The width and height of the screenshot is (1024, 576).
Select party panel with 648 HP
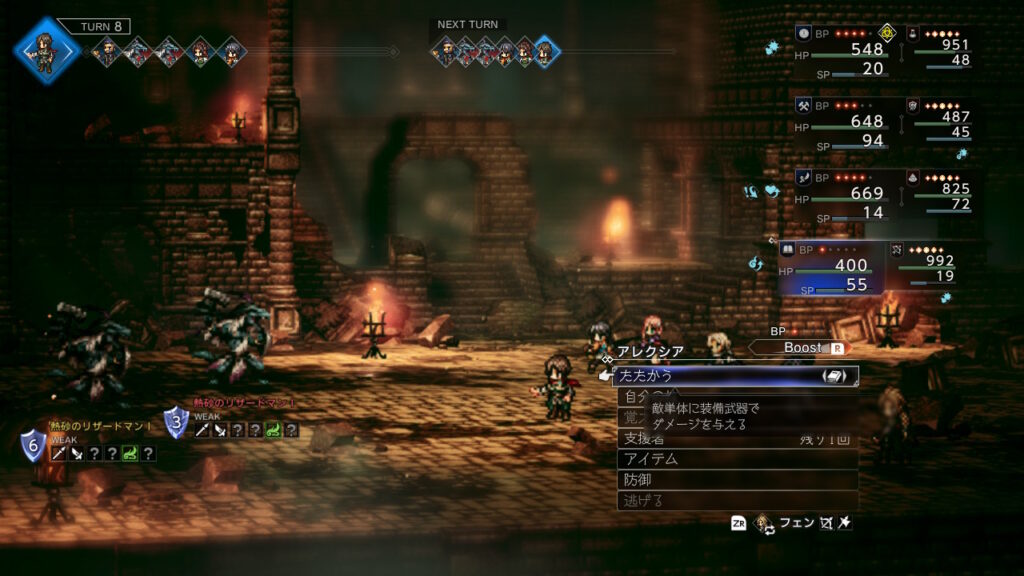coord(841,123)
